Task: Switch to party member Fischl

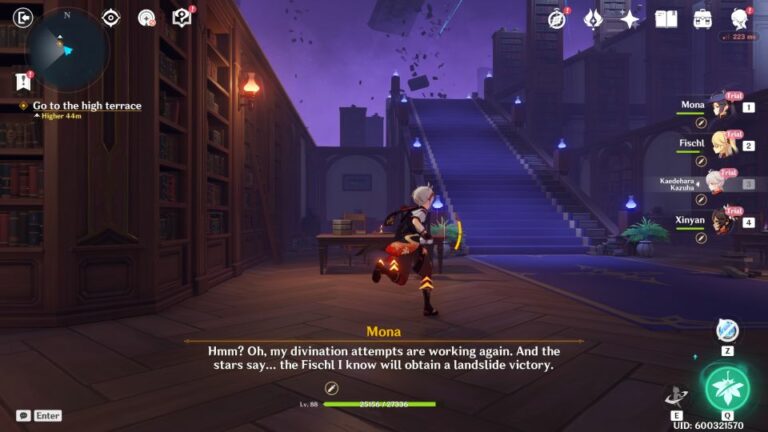Action: [719, 145]
